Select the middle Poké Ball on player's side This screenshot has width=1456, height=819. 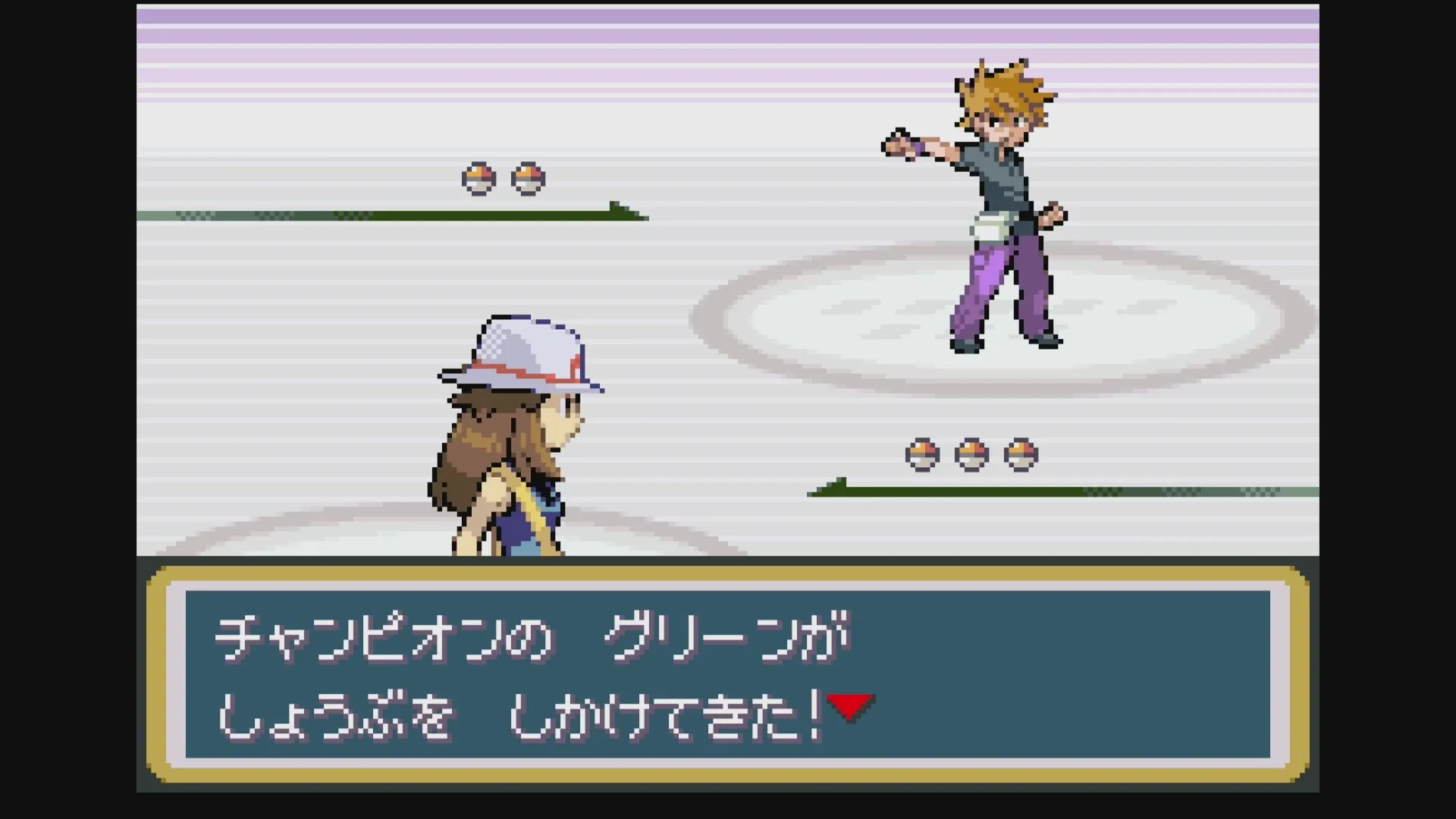coord(972,453)
